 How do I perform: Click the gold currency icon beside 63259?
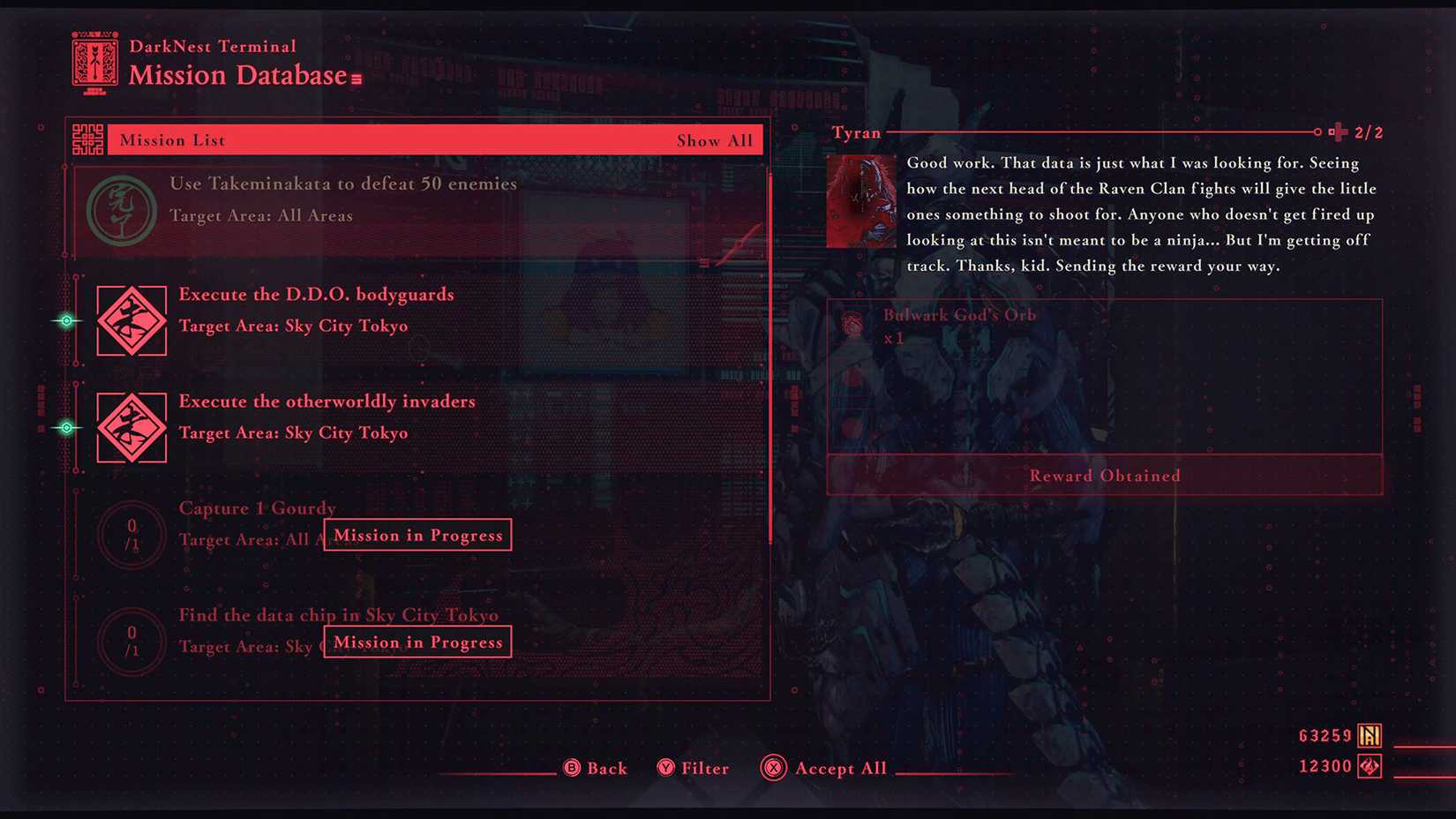(1370, 734)
